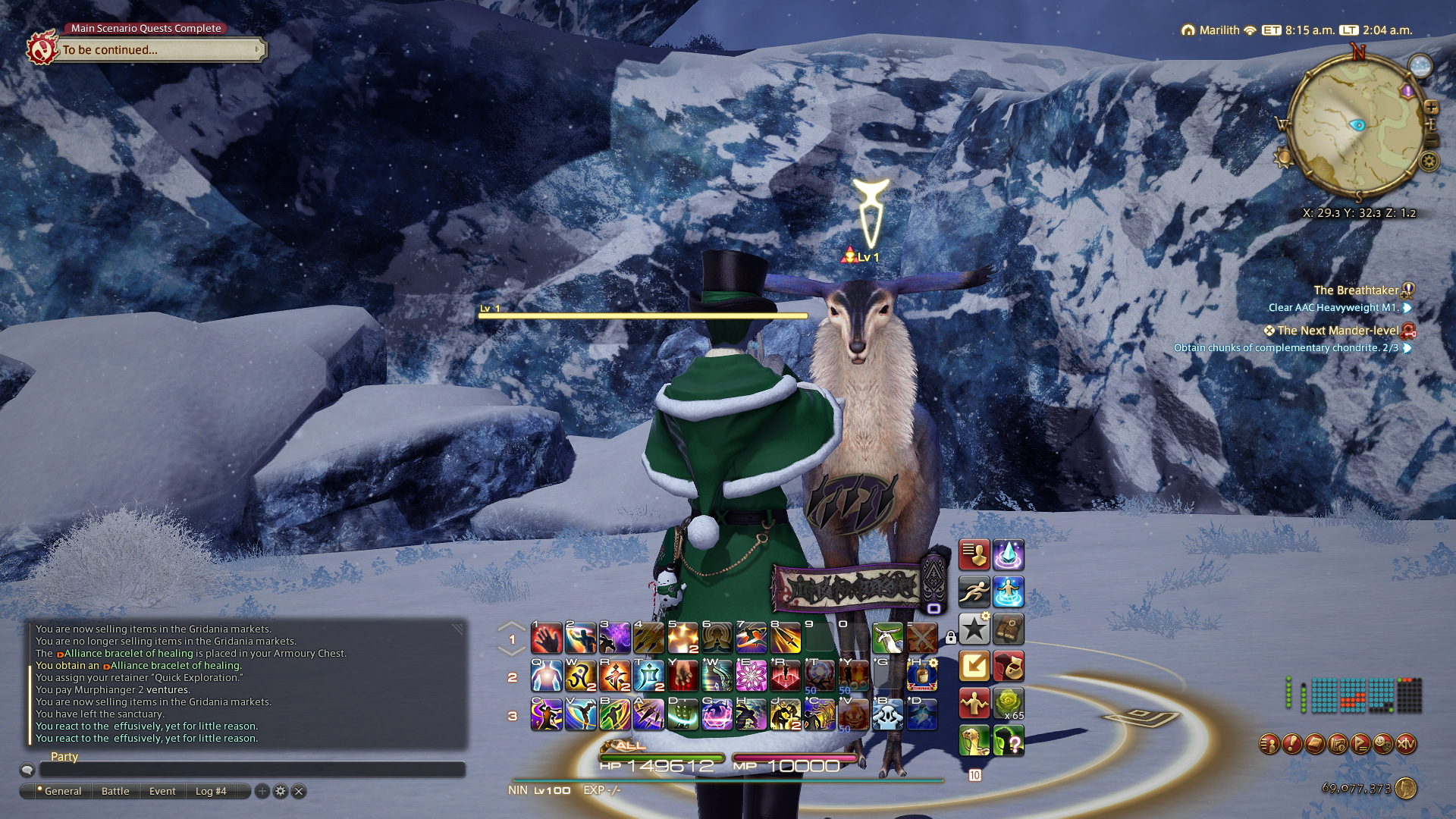Viewport: 1456px width, 819px height.
Task: Activate the red hand ability in slot 1
Action: (x=547, y=639)
